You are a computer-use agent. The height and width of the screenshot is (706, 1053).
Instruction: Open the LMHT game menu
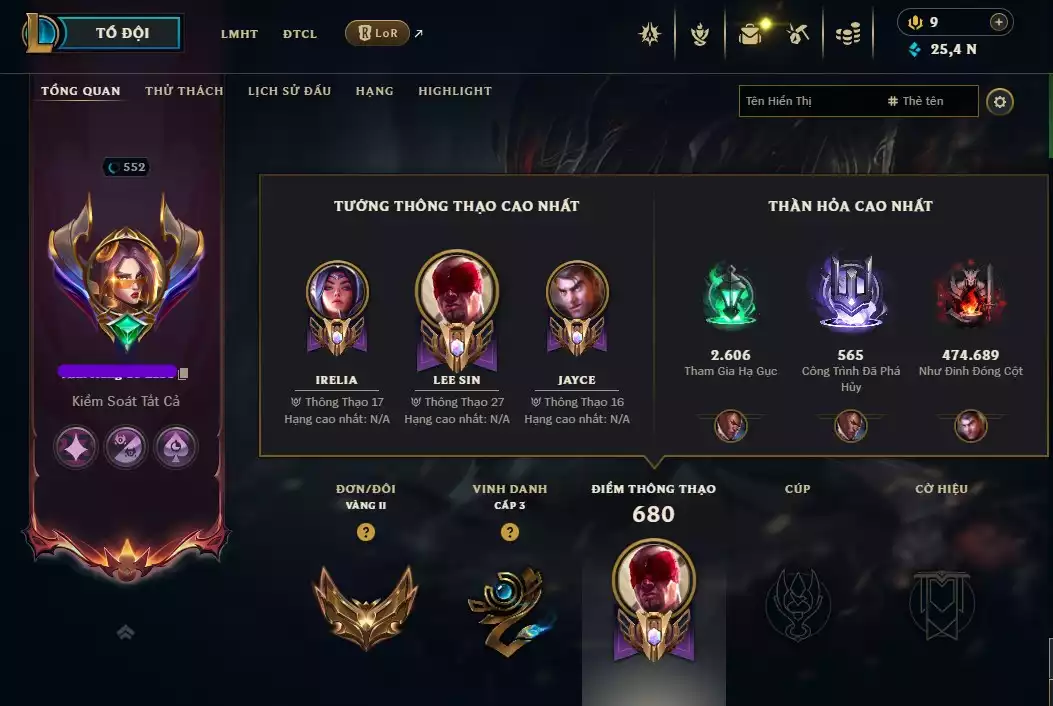[239, 34]
